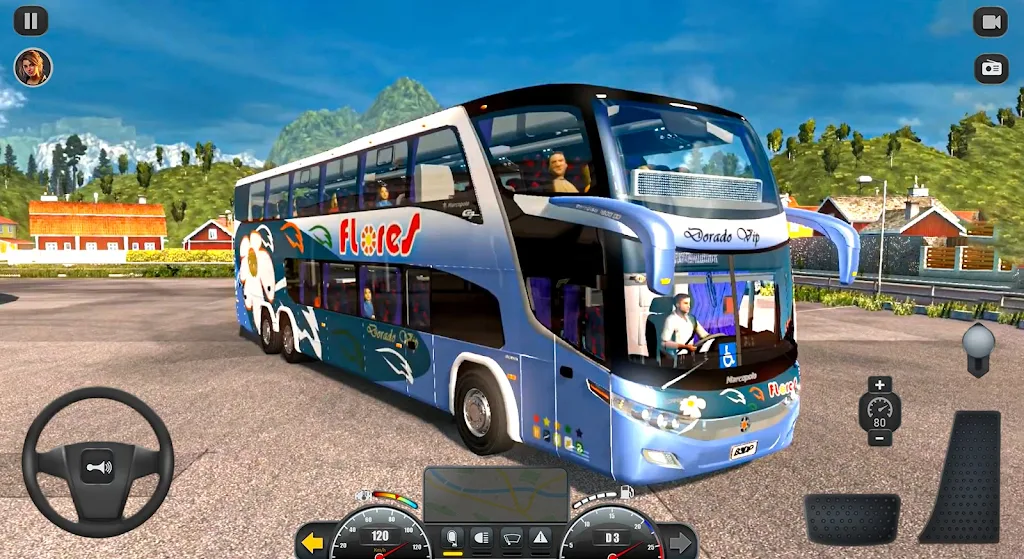Open the navigation map on the dashboard
The image size is (1024, 559).
pyautogui.click(x=496, y=494)
